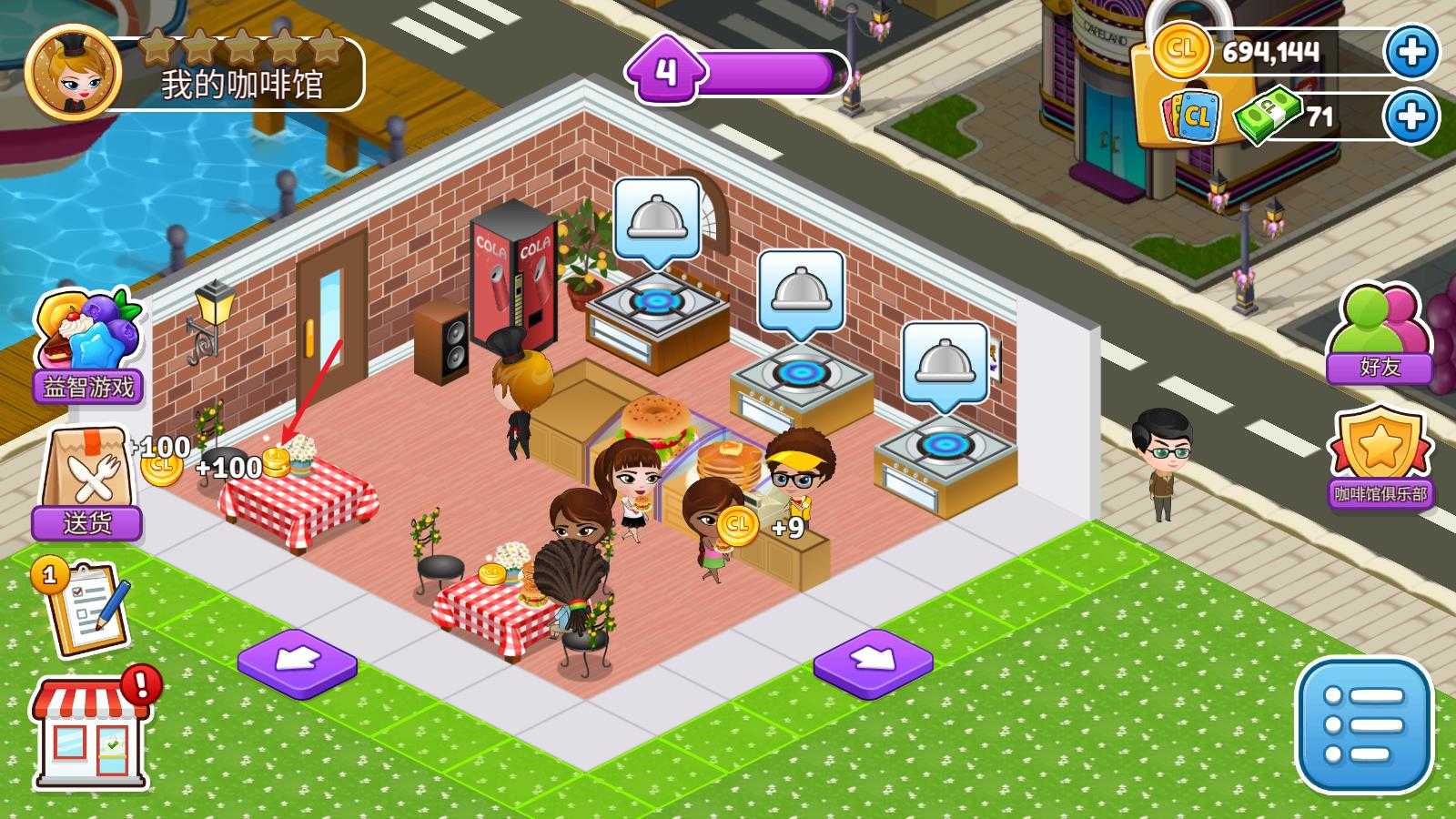Open the blue list menu button
1456x819 pixels.
tap(1363, 725)
